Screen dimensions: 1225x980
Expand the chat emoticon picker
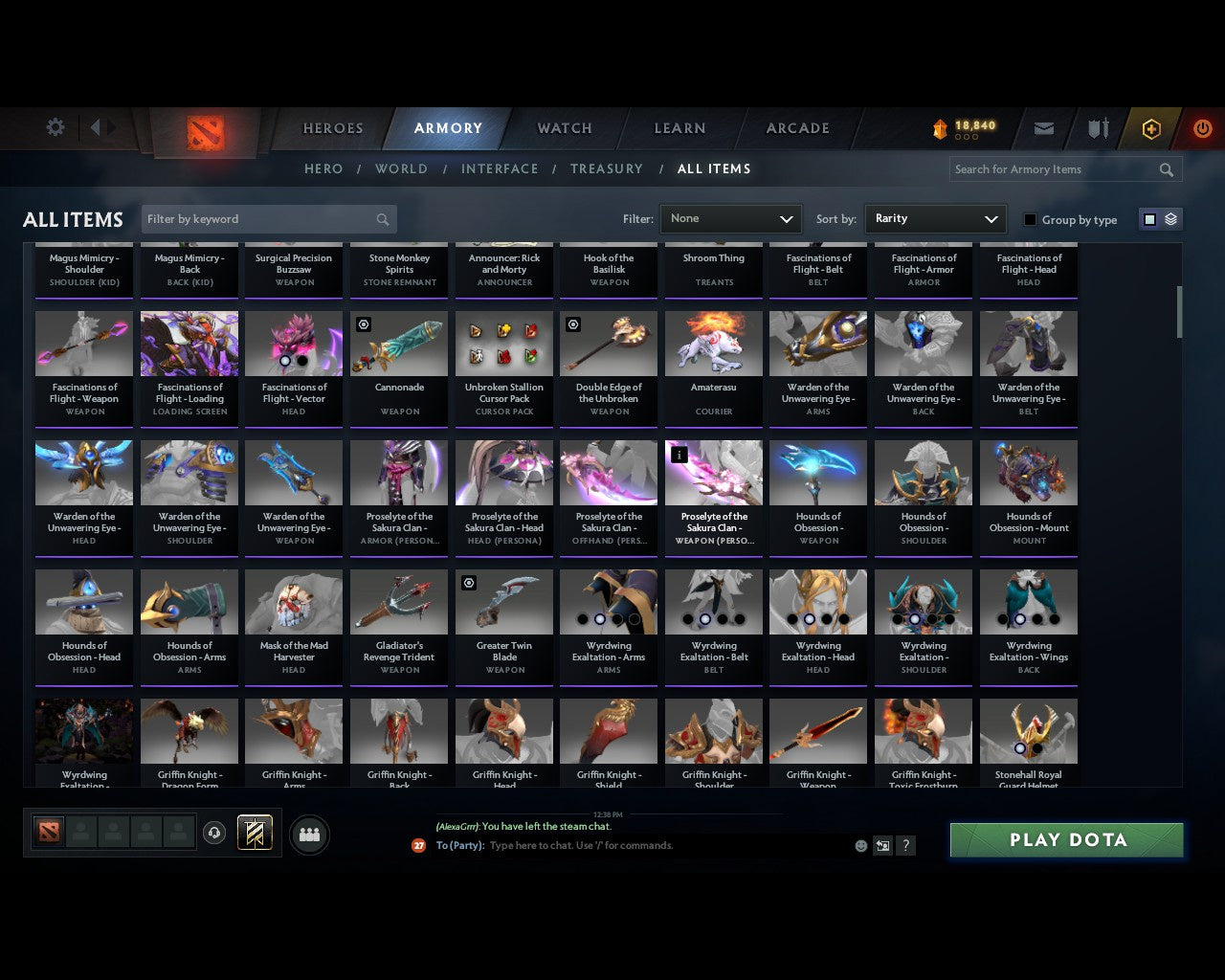pos(859,846)
